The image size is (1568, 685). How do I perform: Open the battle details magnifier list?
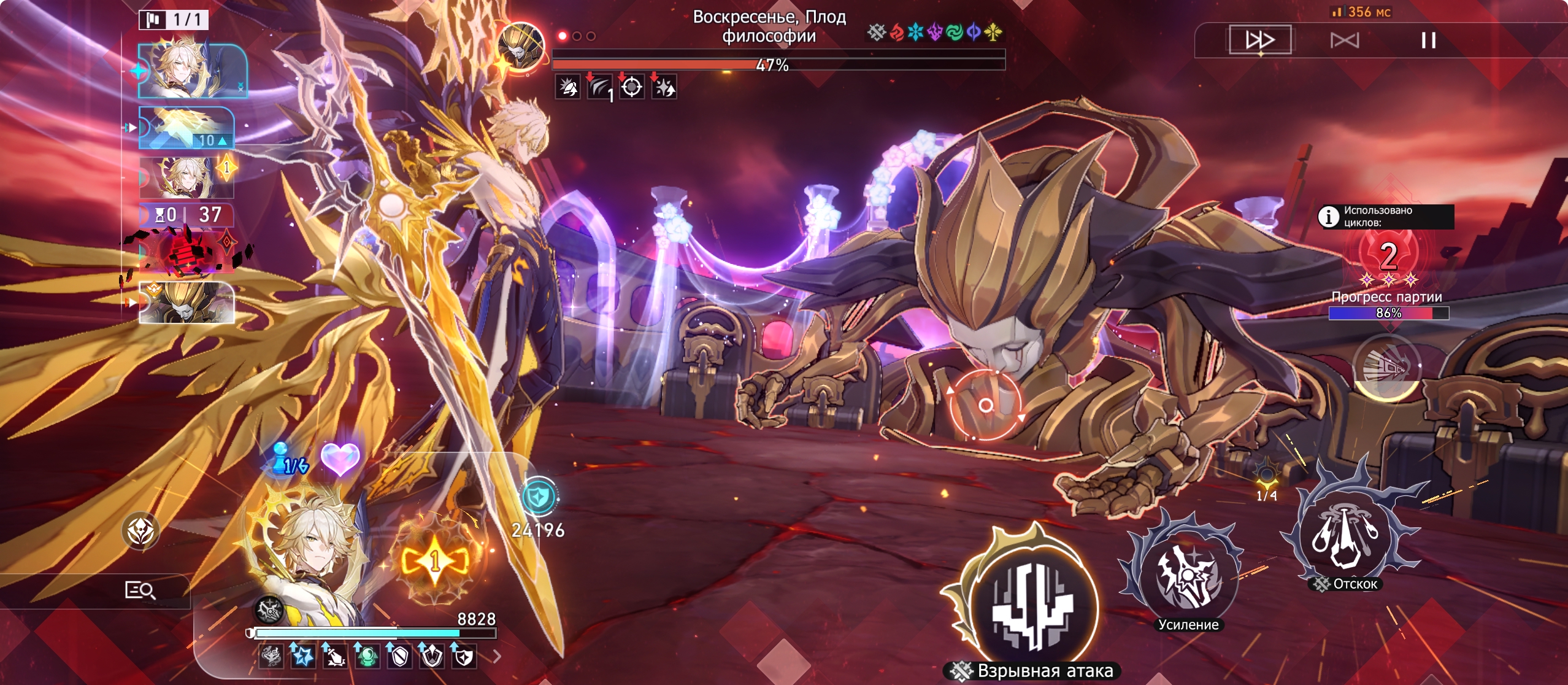click(140, 590)
